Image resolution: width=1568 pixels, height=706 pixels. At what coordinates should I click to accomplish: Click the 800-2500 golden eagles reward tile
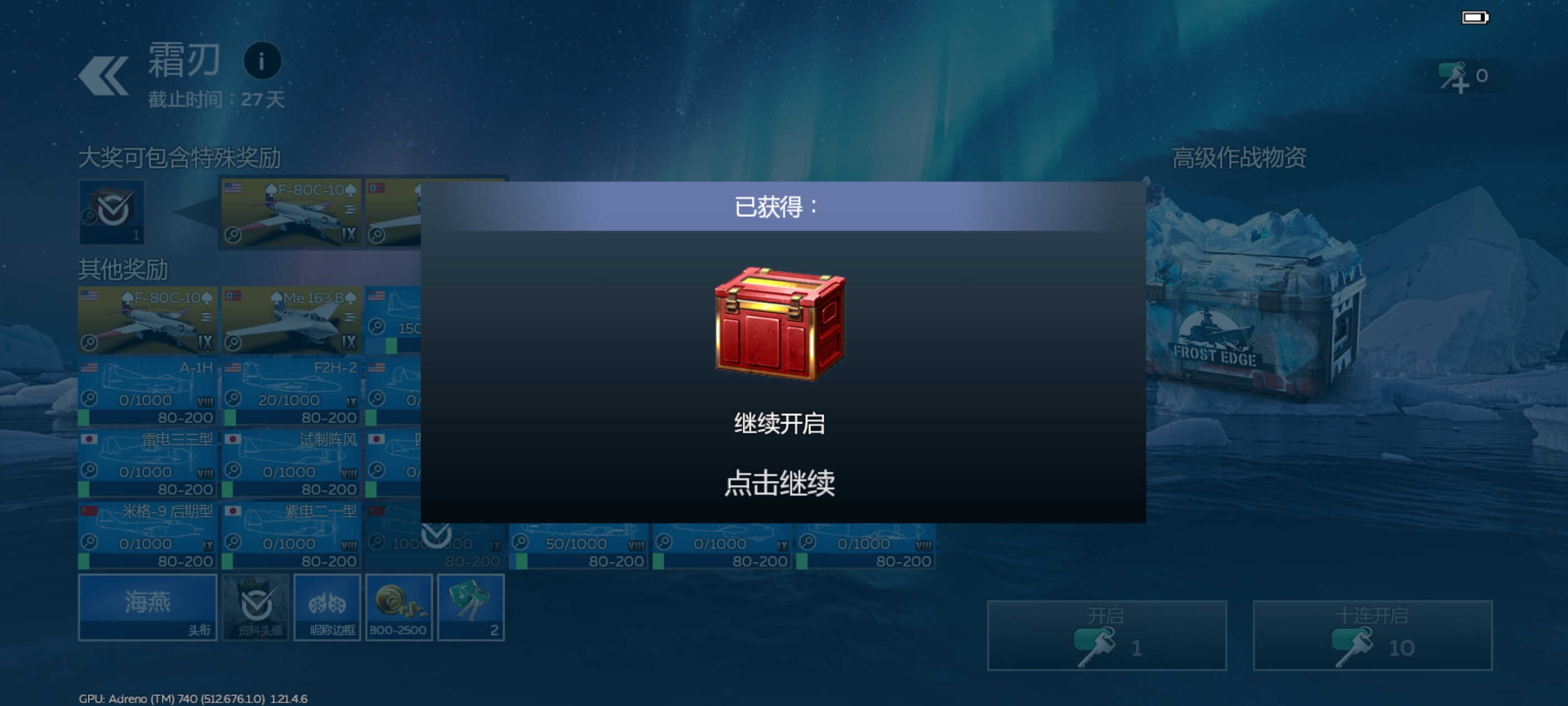(399, 607)
